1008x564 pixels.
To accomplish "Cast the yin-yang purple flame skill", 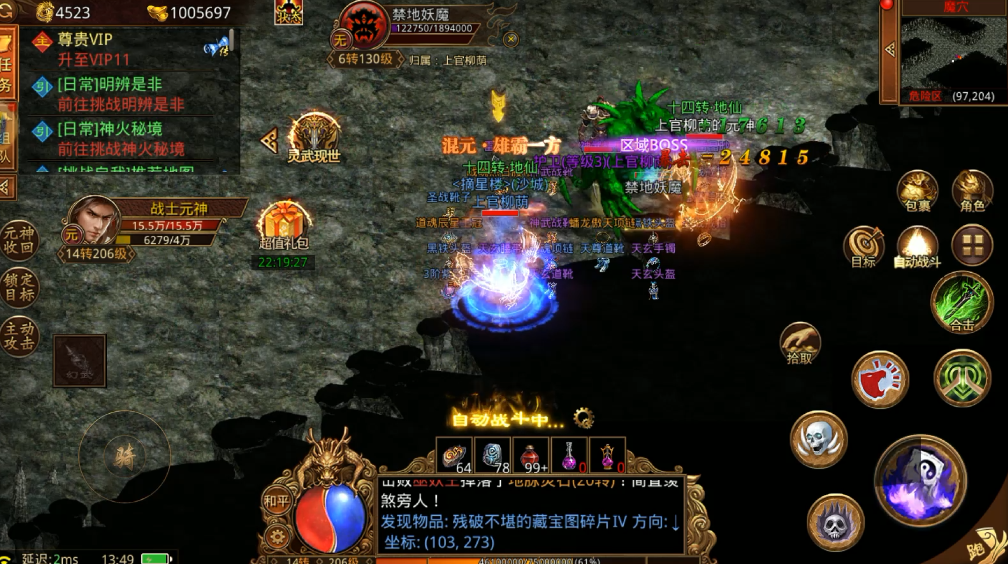I will [920, 481].
